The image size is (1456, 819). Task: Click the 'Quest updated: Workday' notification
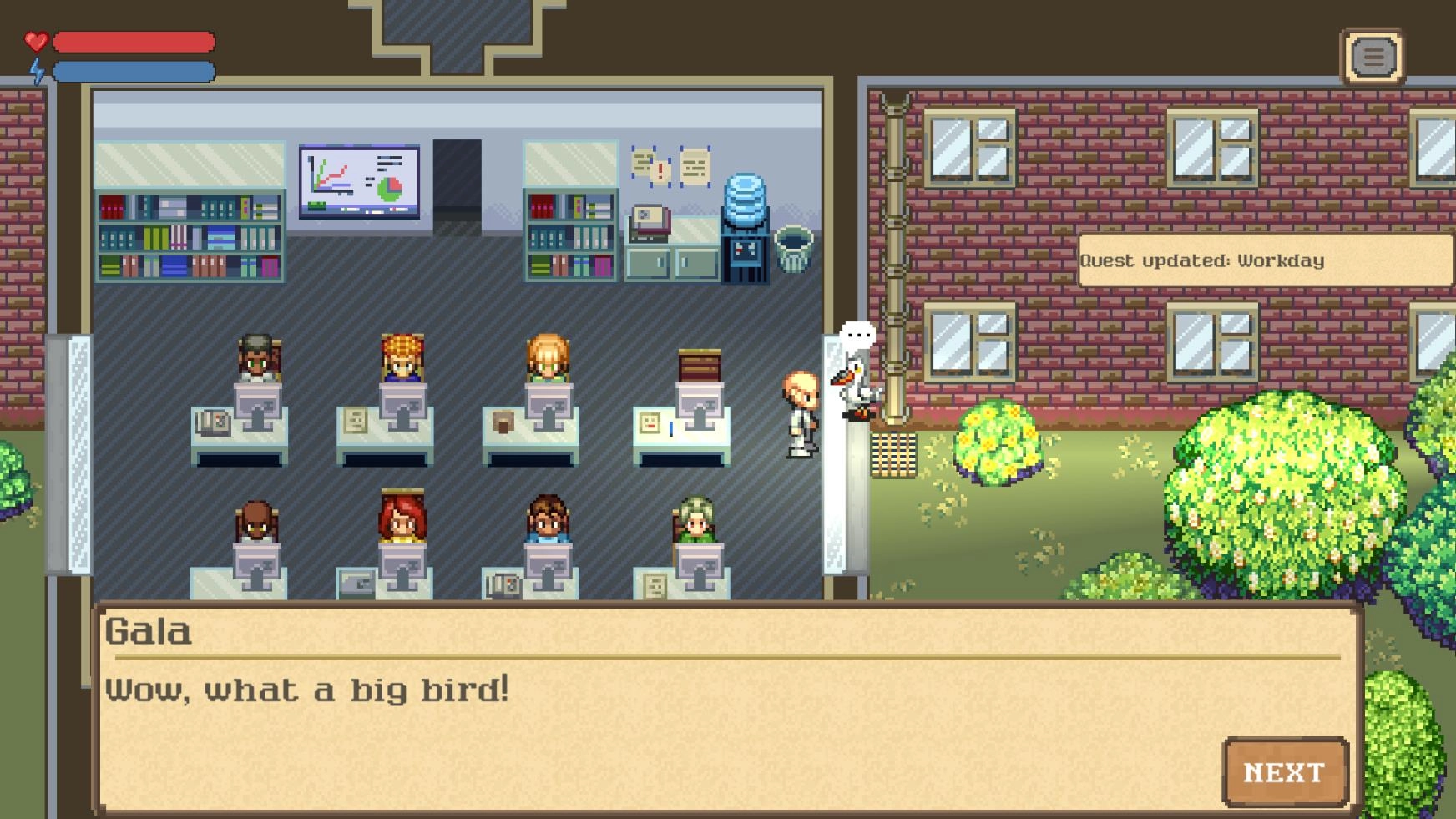1264,260
